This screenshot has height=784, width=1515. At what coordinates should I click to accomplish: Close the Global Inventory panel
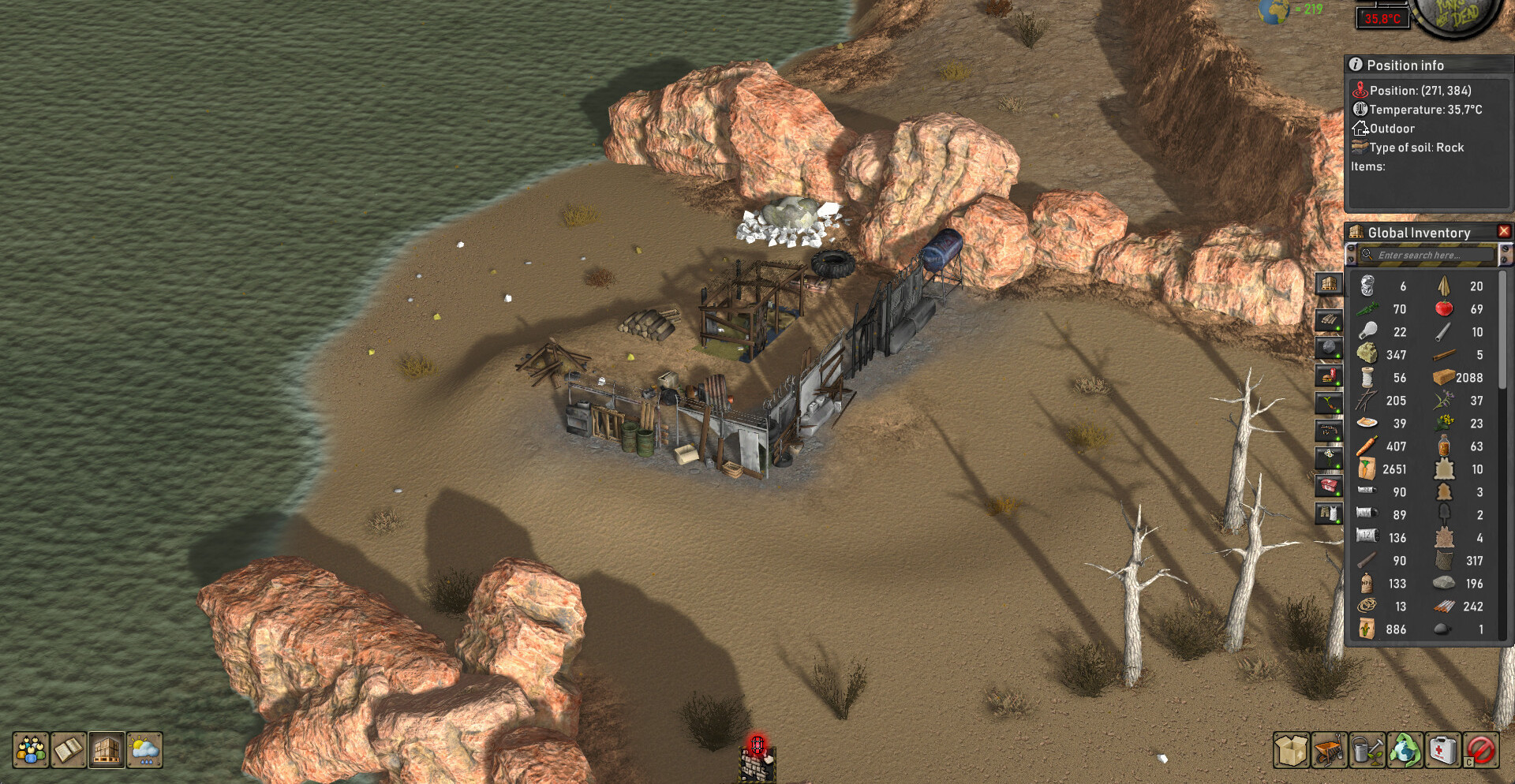[x=1504, y=231]
